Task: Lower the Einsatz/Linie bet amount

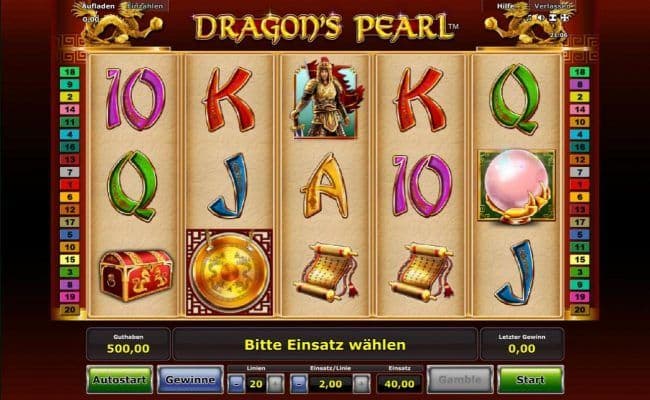Action: tap(300, 383)
